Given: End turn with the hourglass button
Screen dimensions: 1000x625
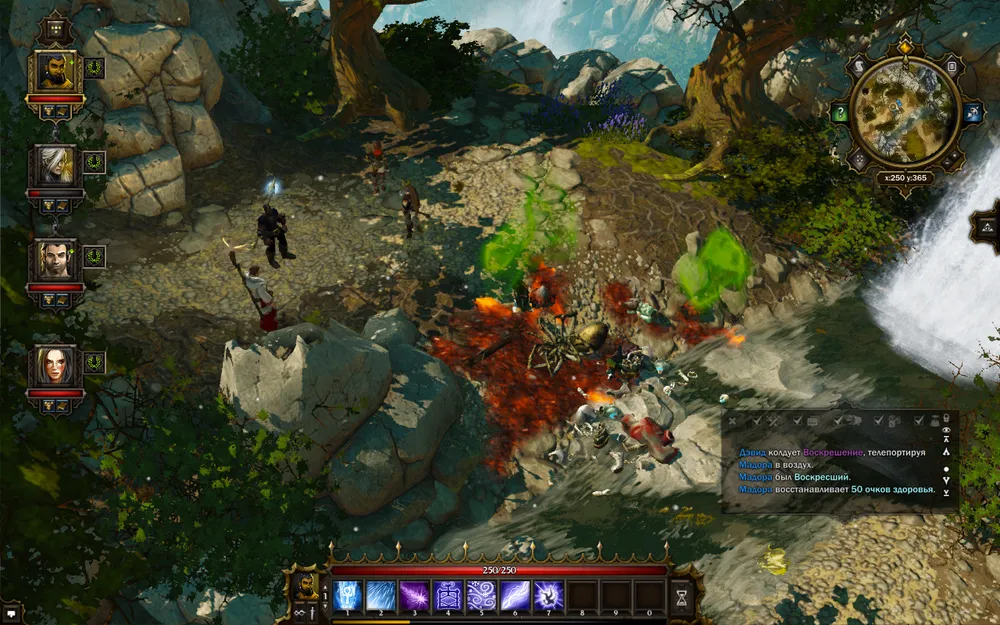Looking at the screenshot, I should tap(683, 596).
